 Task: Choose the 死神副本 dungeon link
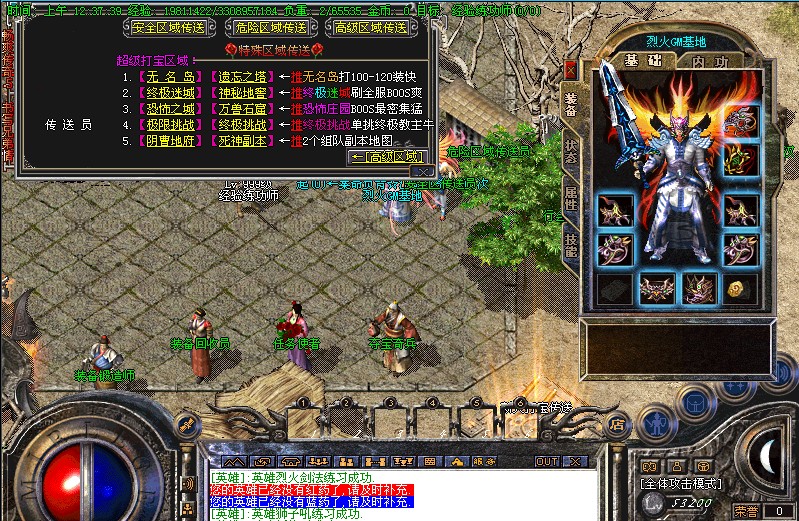tap(242, 141)
